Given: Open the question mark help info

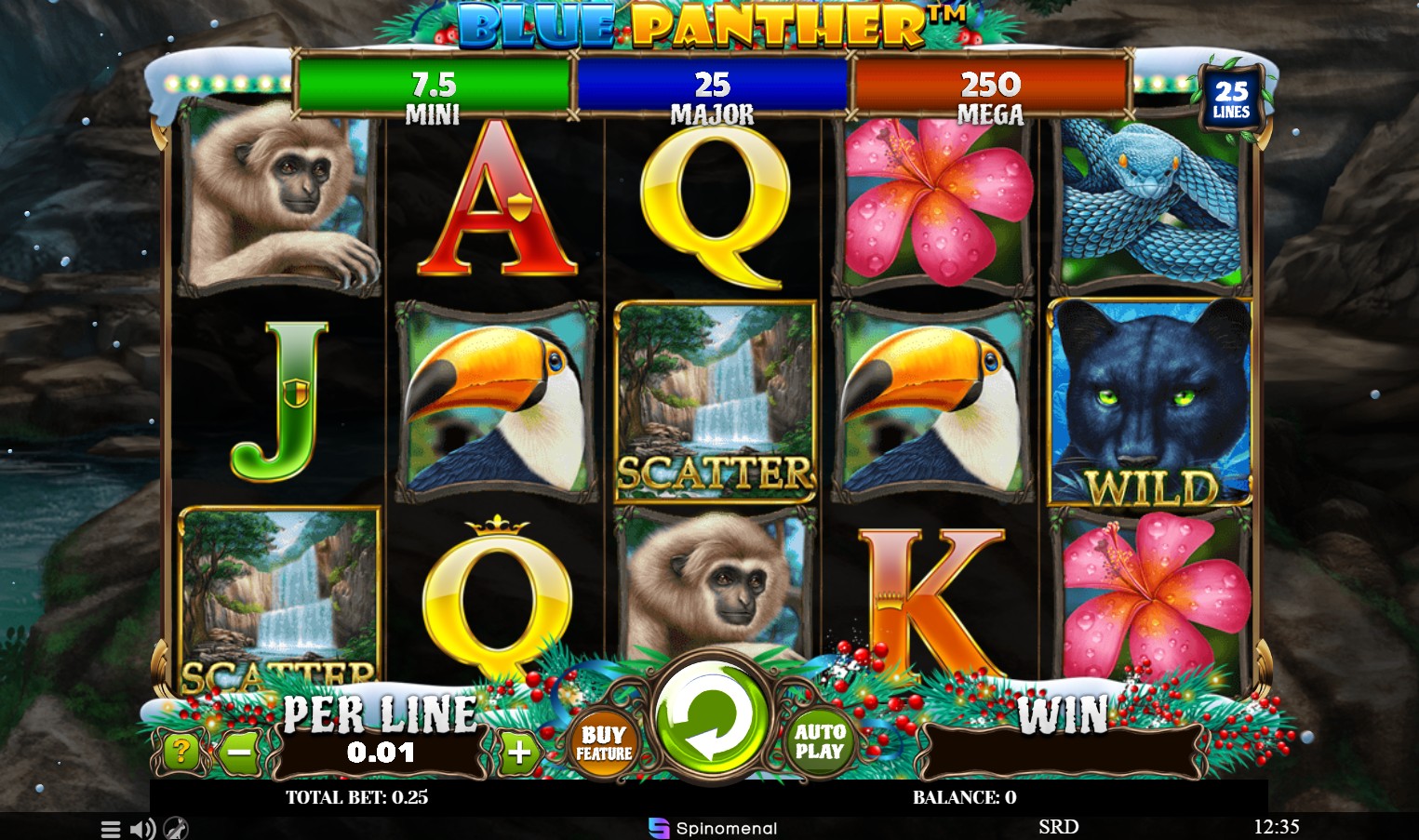Looking at the screenshot, I should pyautogui.click(x=181, y=751).
